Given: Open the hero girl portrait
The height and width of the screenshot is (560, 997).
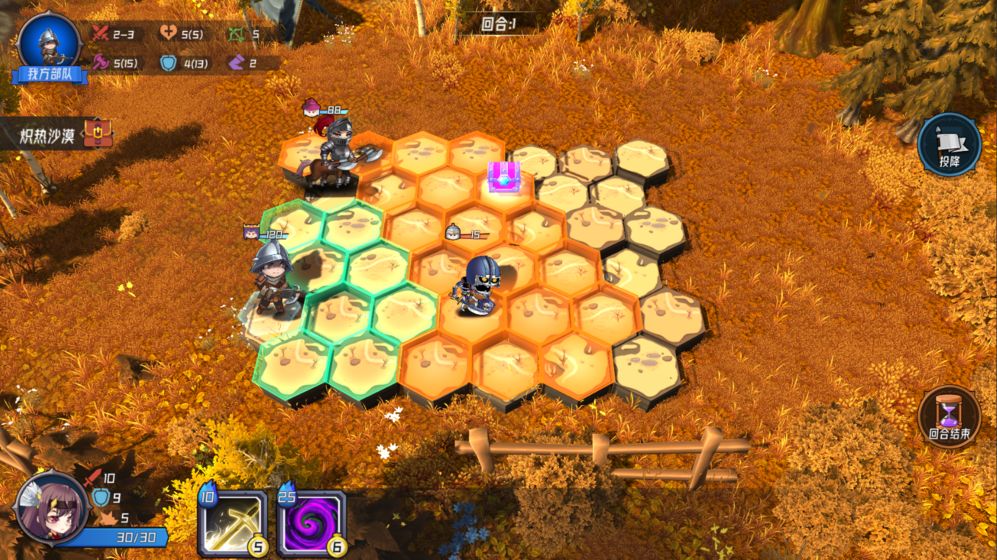Looking at the screenshot, I should coord(50,507).
